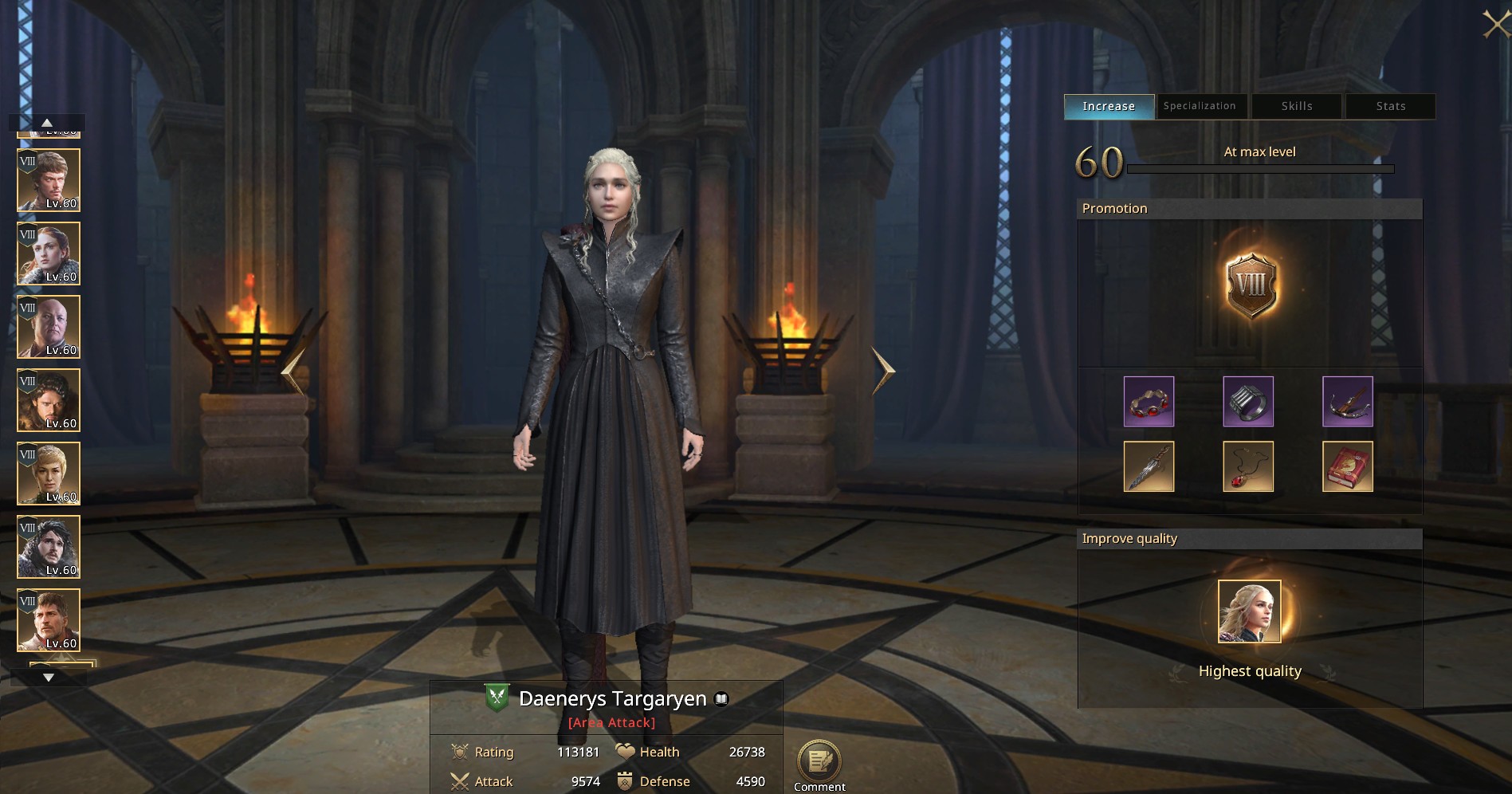Image resolution: width=1512 pixels, height=794 pixels.
Task: Select the Skills tab
Action: pyautogui.click(x=1295, y=105)
